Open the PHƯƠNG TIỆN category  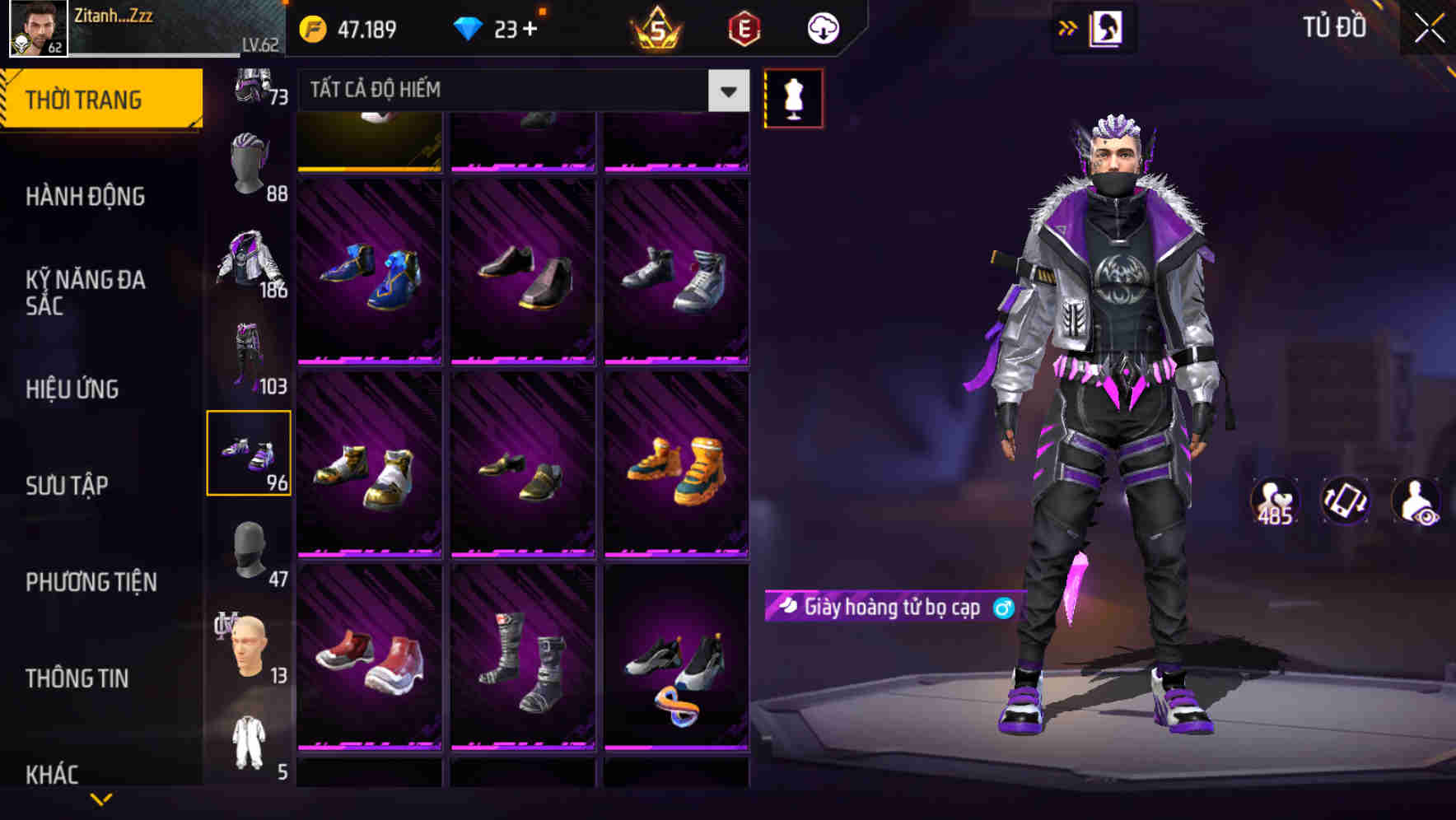(x=91, y=582)
